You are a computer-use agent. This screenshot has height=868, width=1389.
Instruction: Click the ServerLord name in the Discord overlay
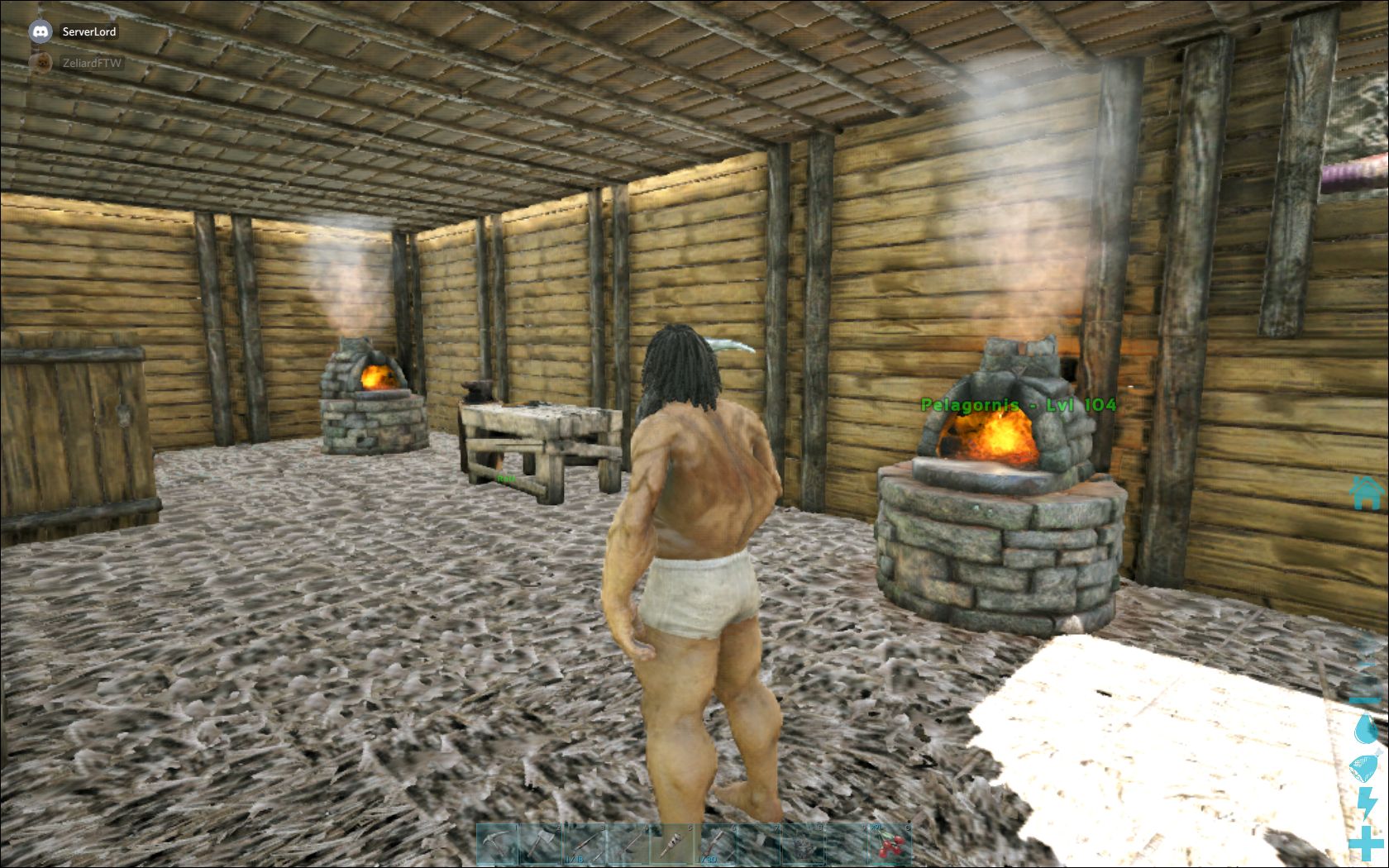[88, 31]
